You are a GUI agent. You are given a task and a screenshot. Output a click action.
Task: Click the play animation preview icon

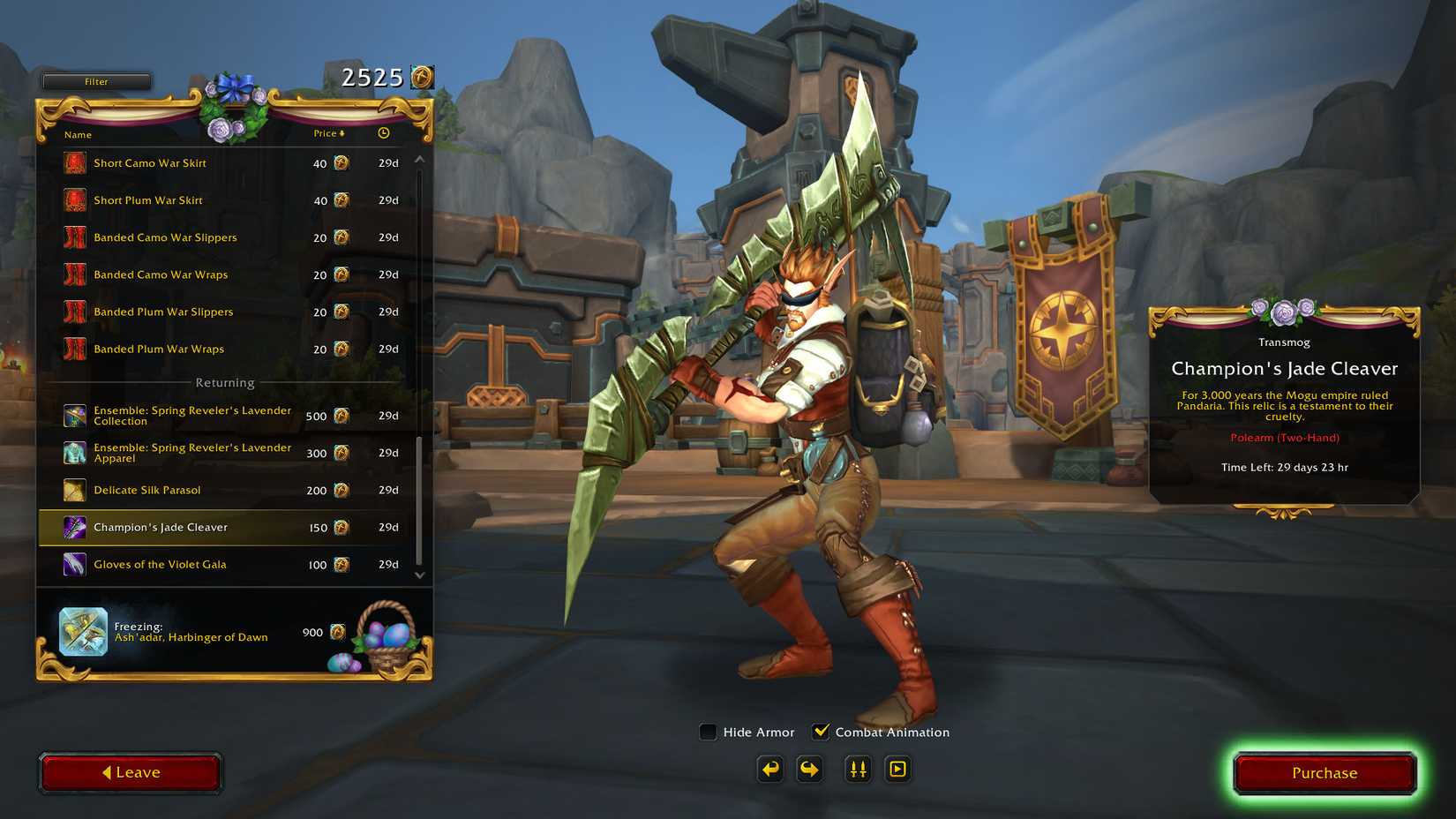tap(897, 769)
